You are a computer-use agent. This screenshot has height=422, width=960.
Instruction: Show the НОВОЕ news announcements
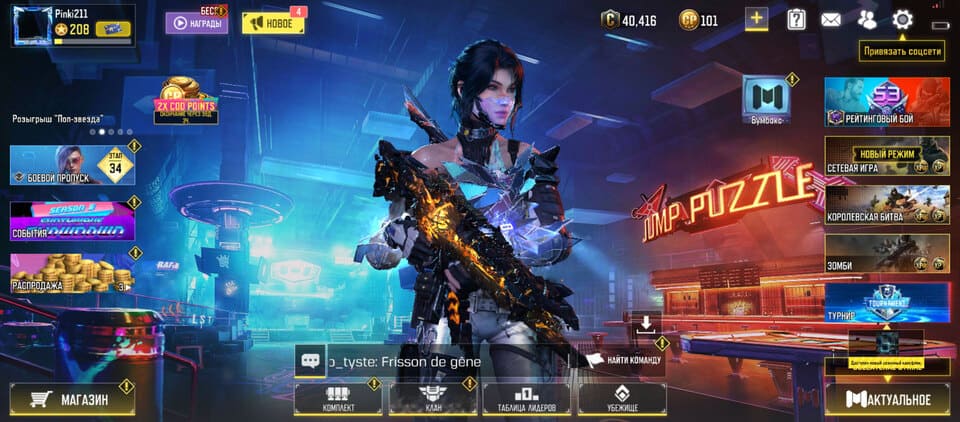point(273,23)
